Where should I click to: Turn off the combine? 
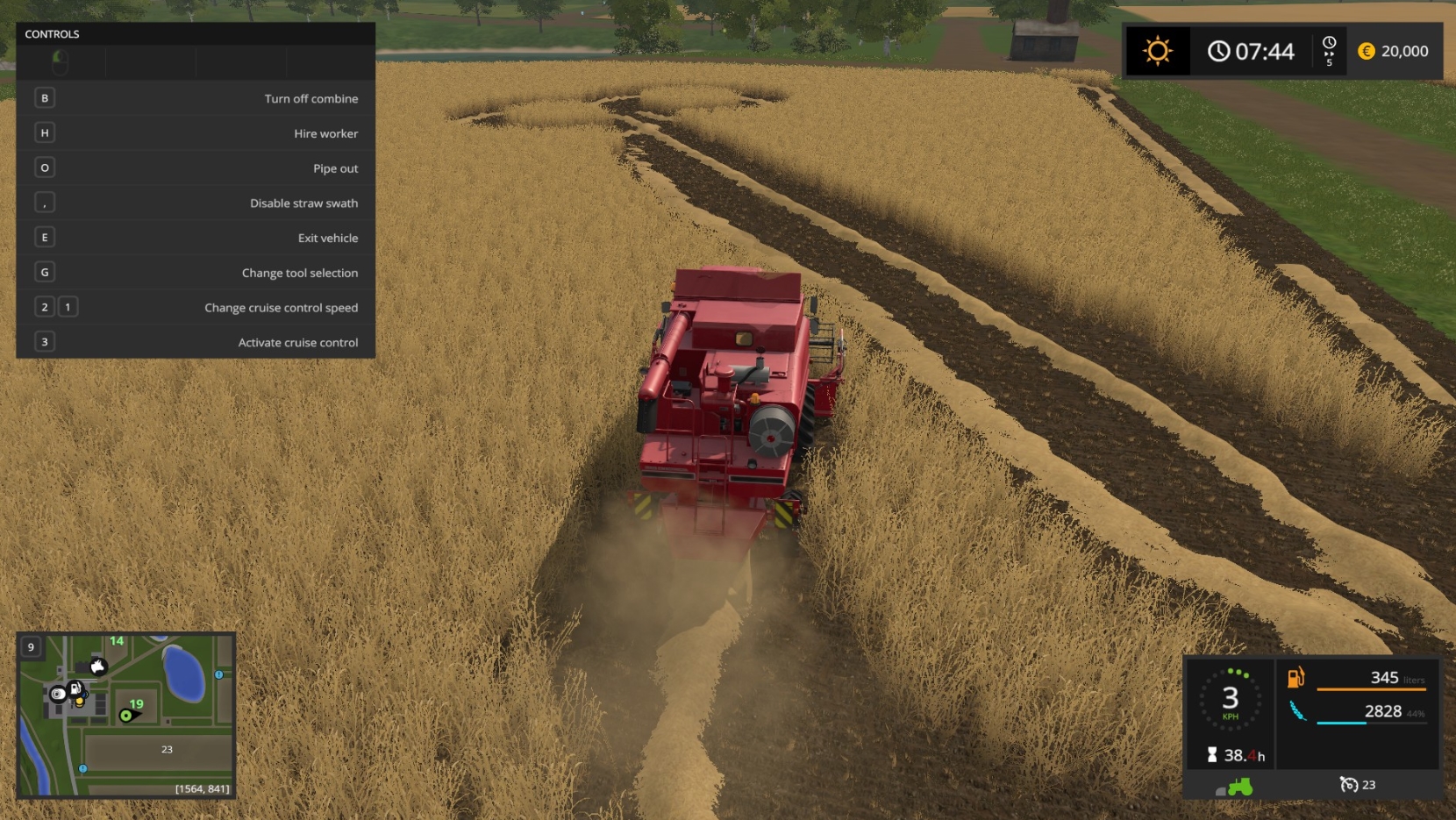pyautogui.click(x=196, y=98)
